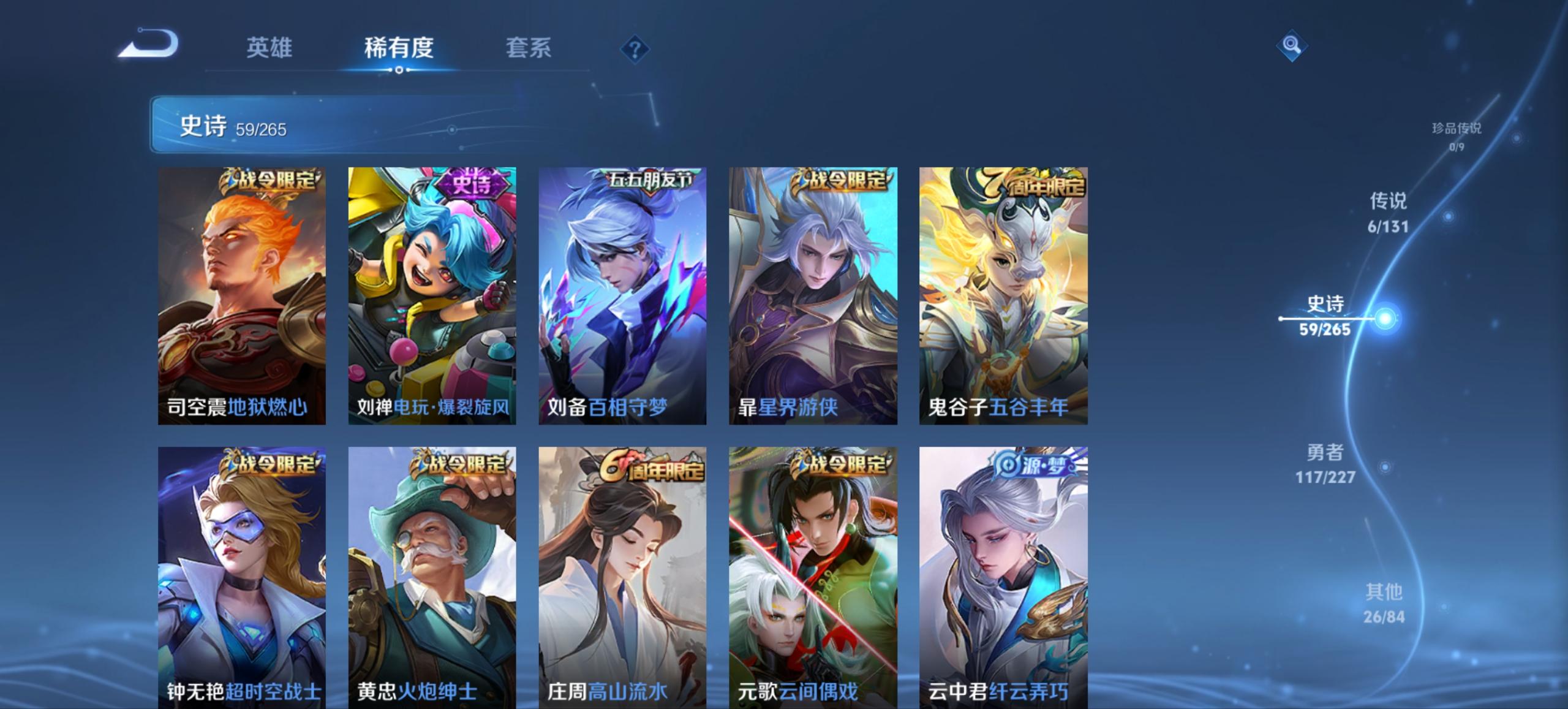Image resolution: width=1568 pixels, height=709 pixels.
Task: Click the back arrow in the top-left corner
Action: pyautogui.click(x=147, y=44)
